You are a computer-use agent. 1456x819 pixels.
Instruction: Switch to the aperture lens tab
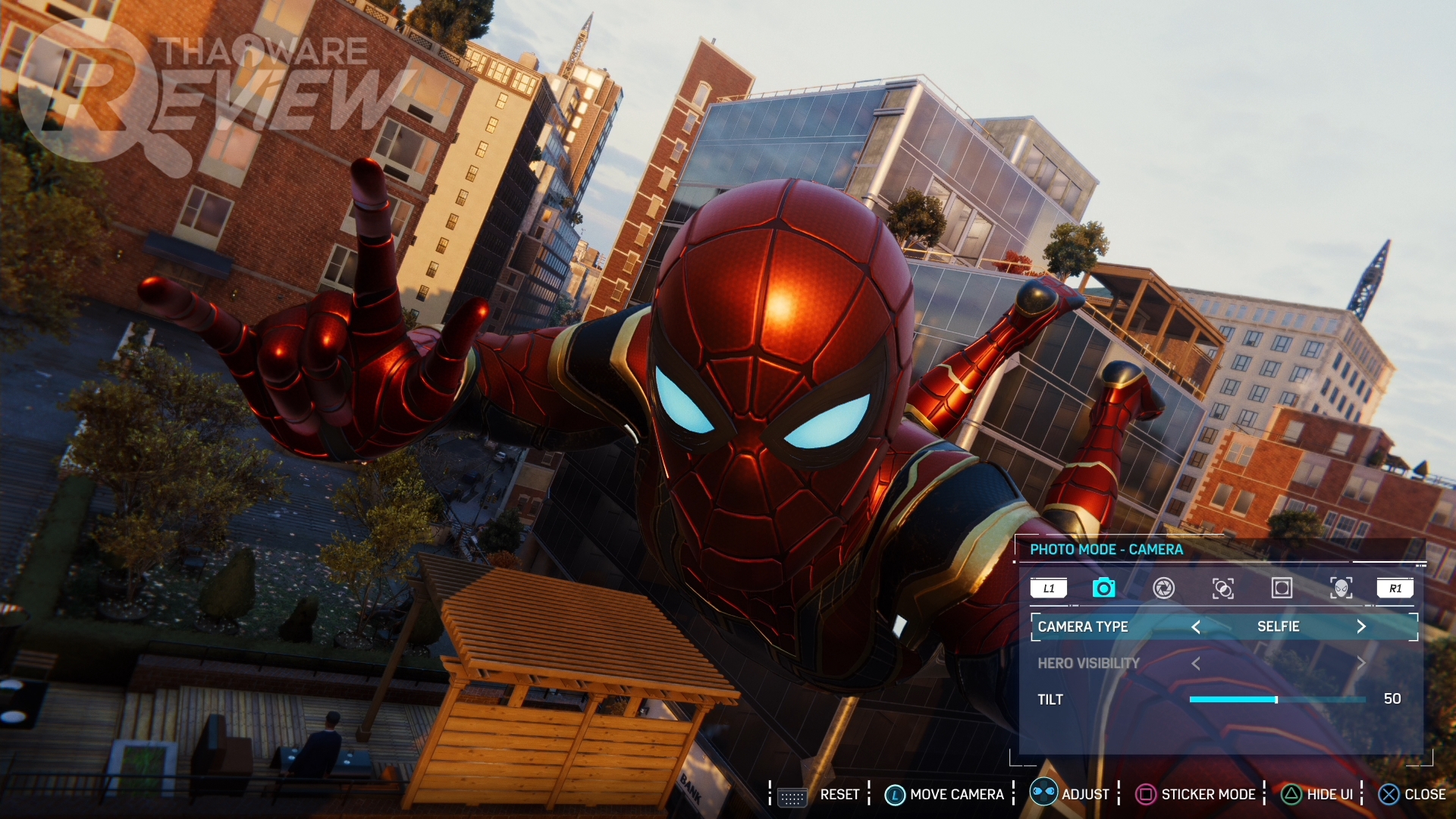coord(1163,588)
